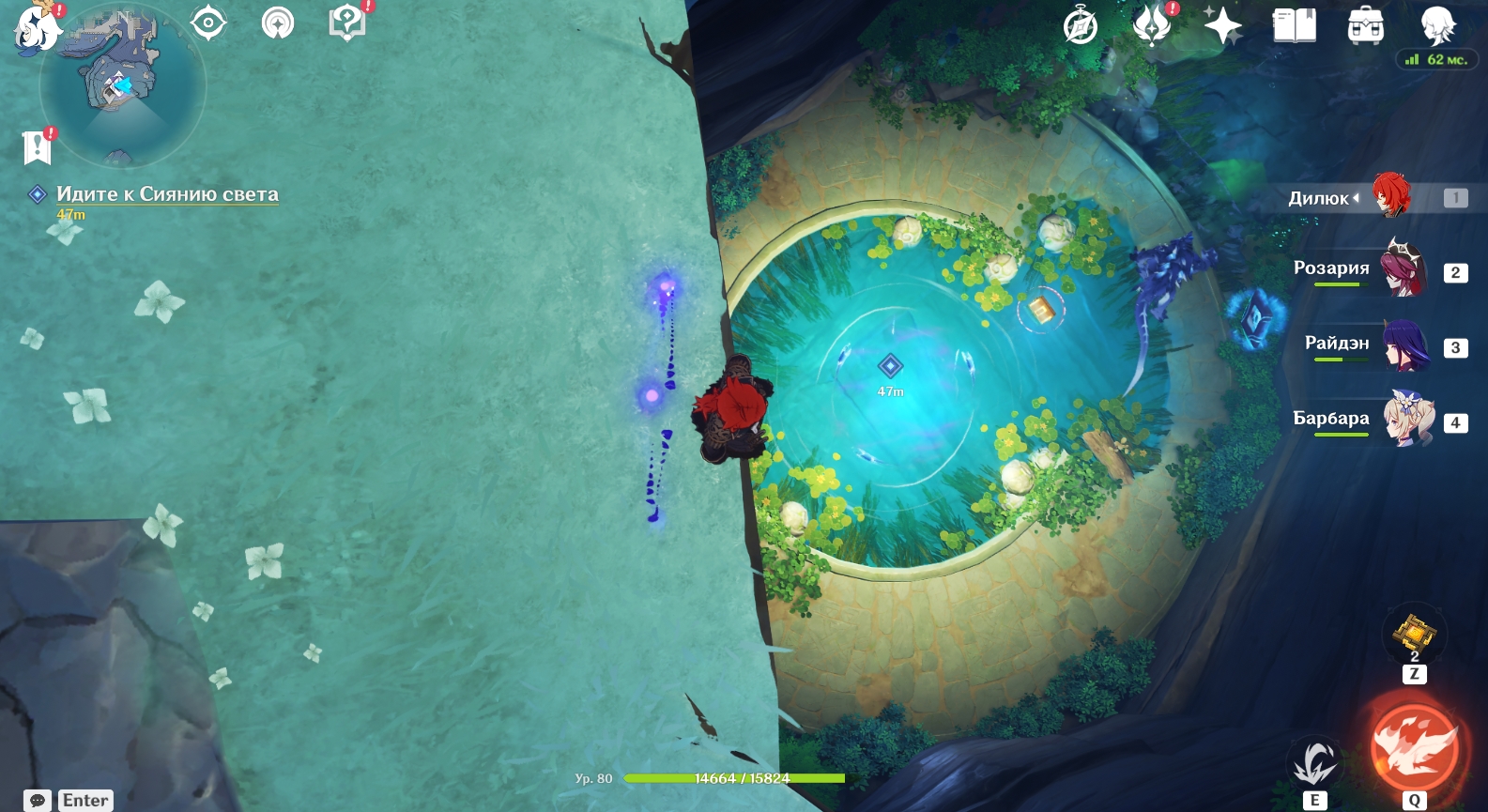Screen dimensions: 1488x812
Task: Switch to party member Райдэн
Action: tap(1404, 345)
